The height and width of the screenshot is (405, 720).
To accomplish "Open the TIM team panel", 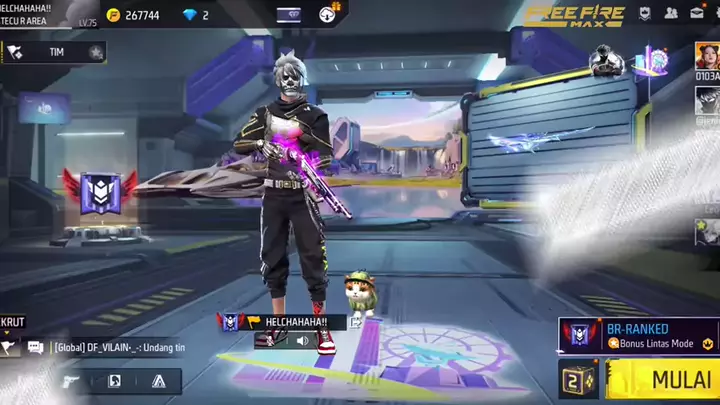I will pyautogui.click(x=55, y=52).
